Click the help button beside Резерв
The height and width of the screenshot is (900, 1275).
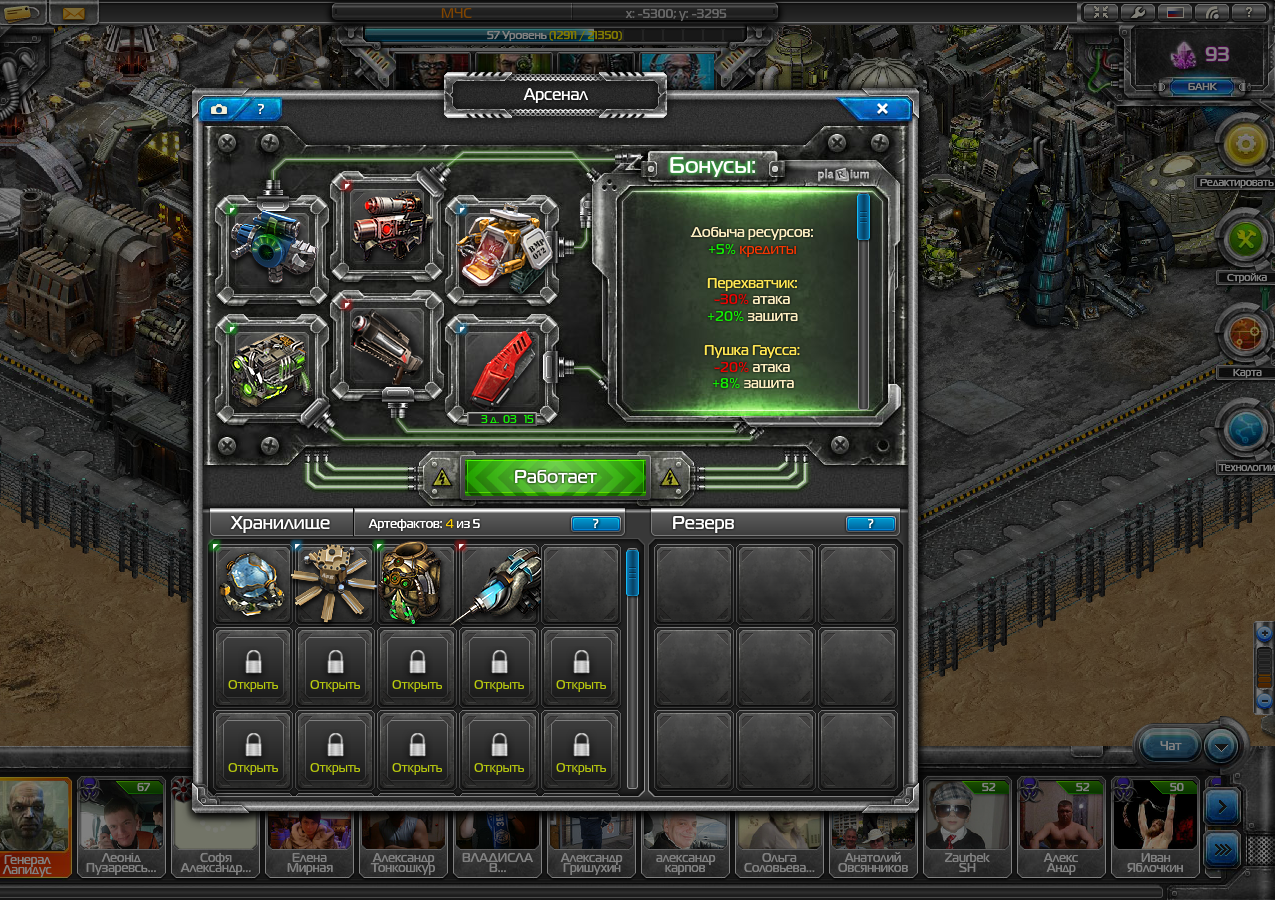pos(870,523)
